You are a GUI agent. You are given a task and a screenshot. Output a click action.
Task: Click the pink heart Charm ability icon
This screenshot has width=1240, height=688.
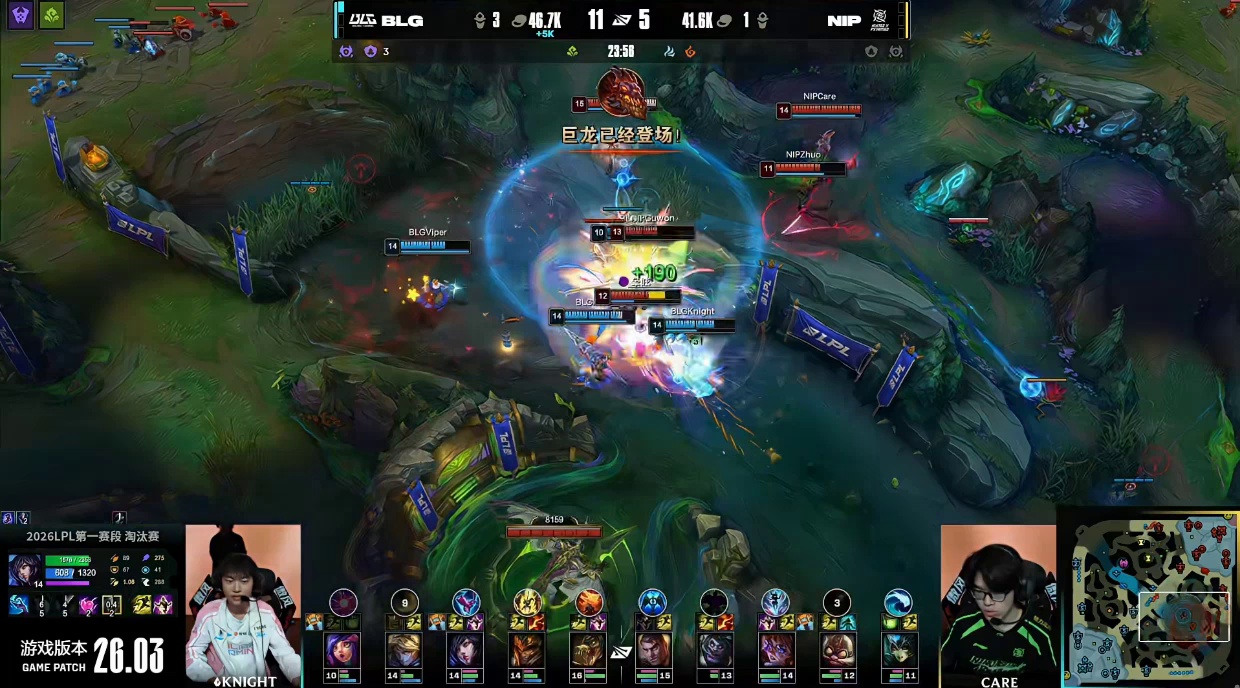tap(87, 605)
